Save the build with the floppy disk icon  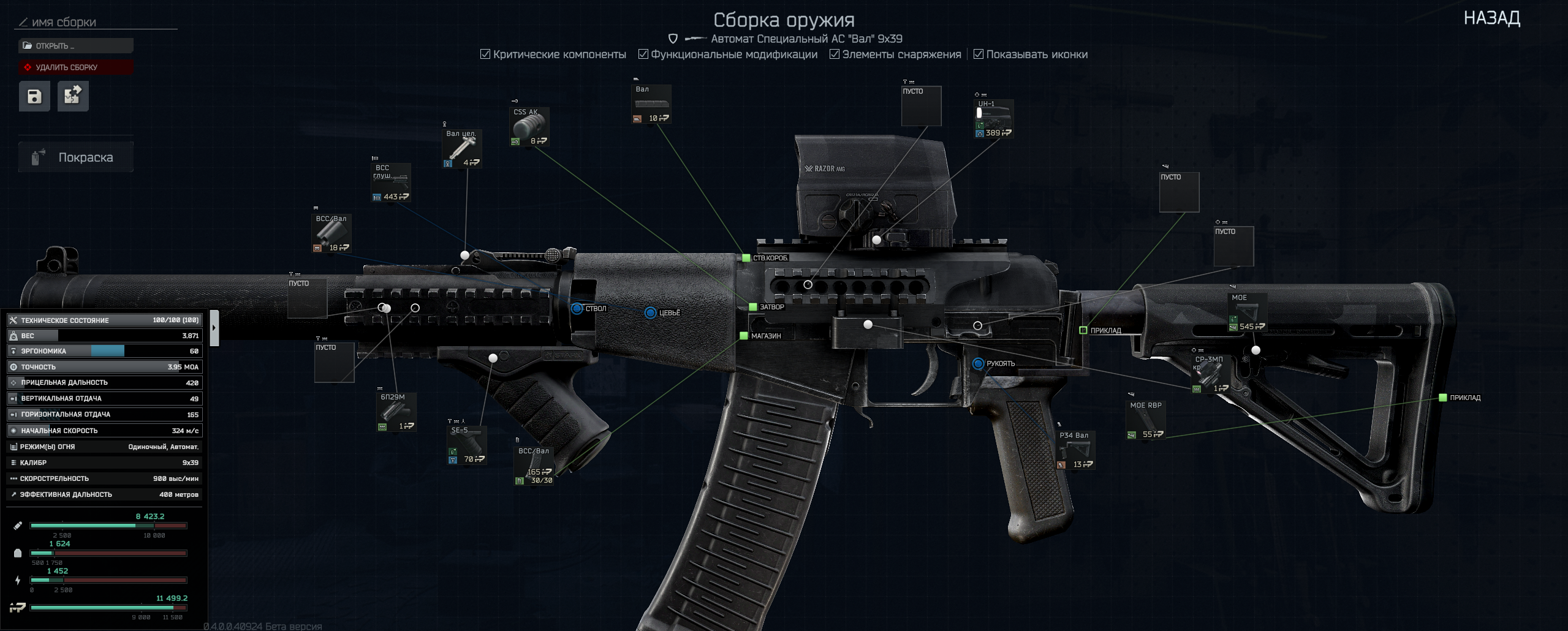coord(34,96)
